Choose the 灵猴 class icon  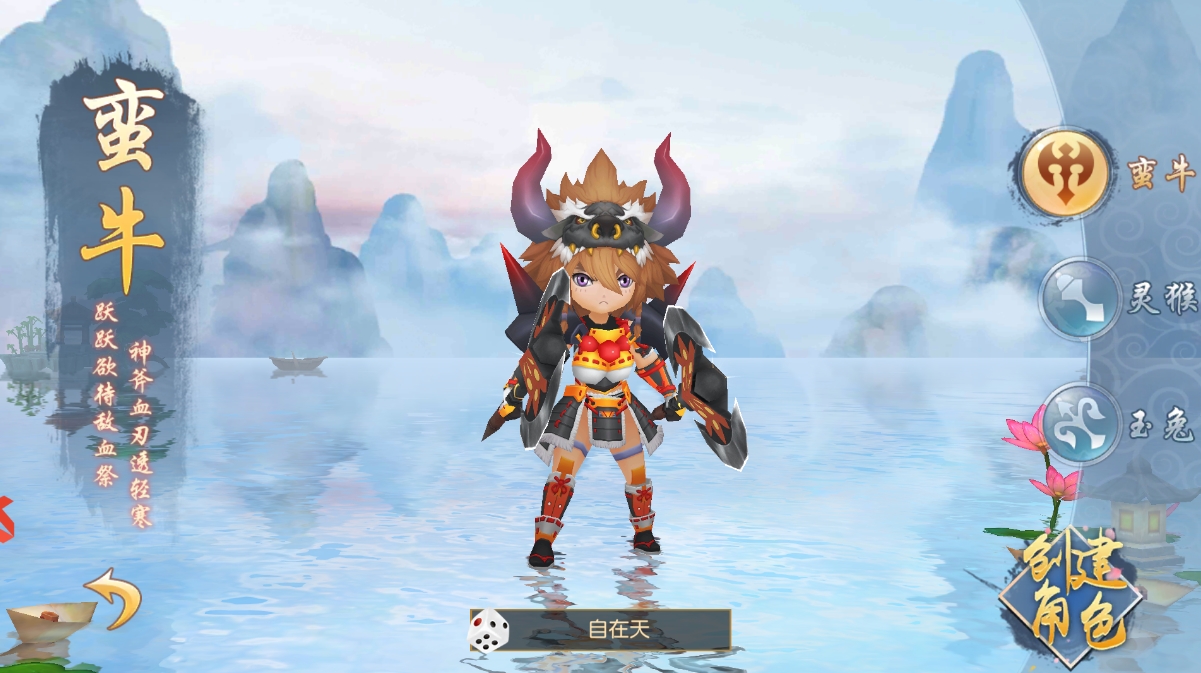pos(1080,299)
